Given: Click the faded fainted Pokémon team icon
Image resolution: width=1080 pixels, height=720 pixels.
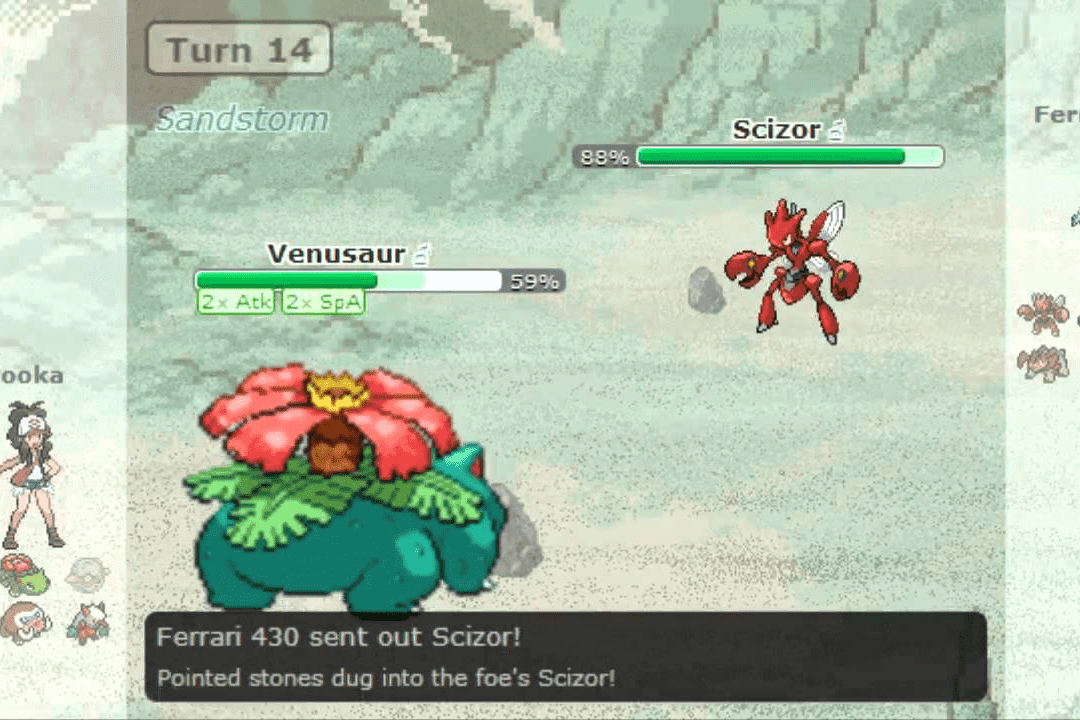Looking at the screenshot, I should 87,575.
